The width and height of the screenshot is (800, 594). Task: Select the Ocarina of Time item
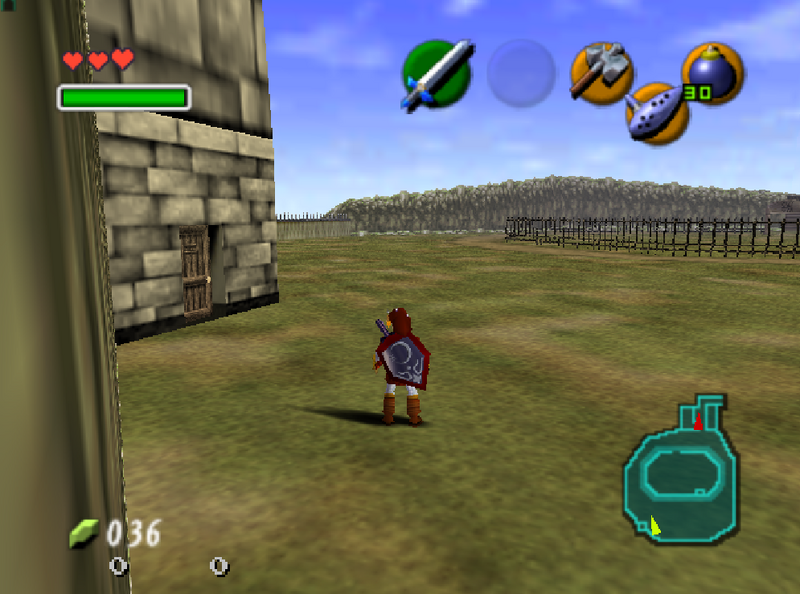click(657, 112)
